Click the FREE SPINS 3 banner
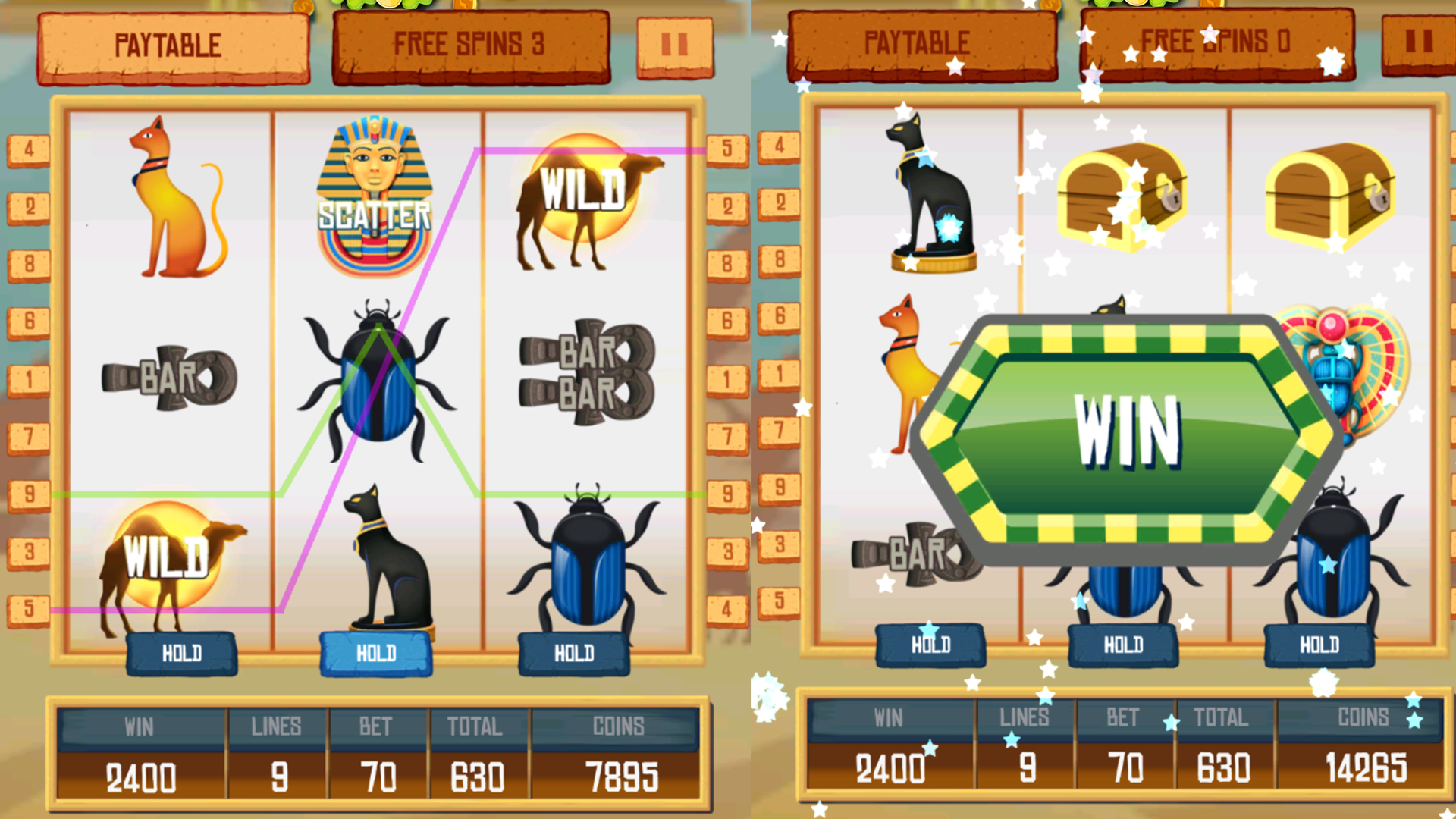The height and width of the screenshot is (819, 1456). pos(470,43)
